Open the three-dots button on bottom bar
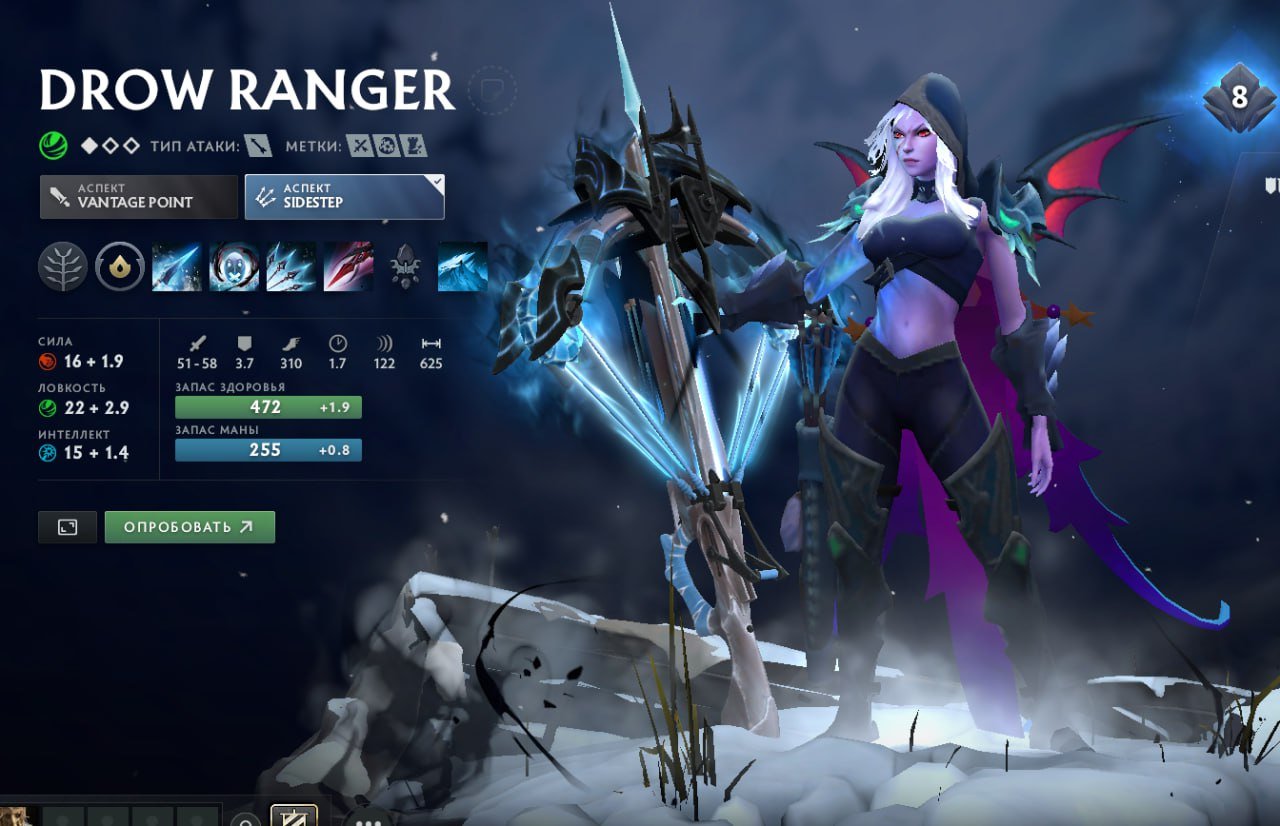 click(x=369, y=820)
